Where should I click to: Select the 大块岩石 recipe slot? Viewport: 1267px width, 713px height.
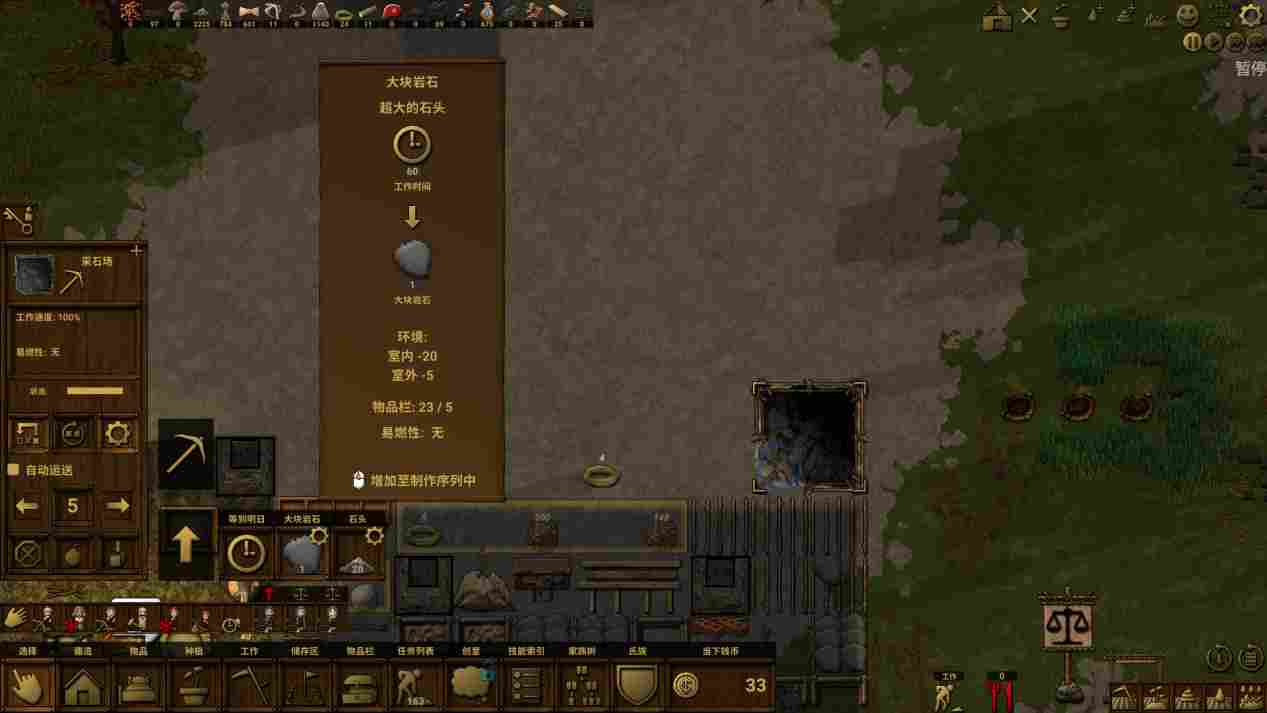click(x=302, y=552)
